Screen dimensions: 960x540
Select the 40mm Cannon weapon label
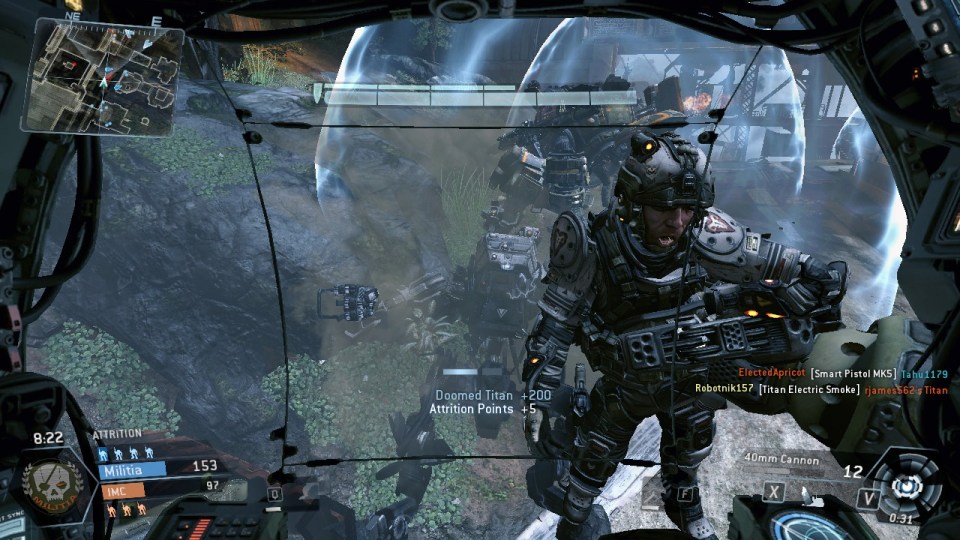(781, 460)
